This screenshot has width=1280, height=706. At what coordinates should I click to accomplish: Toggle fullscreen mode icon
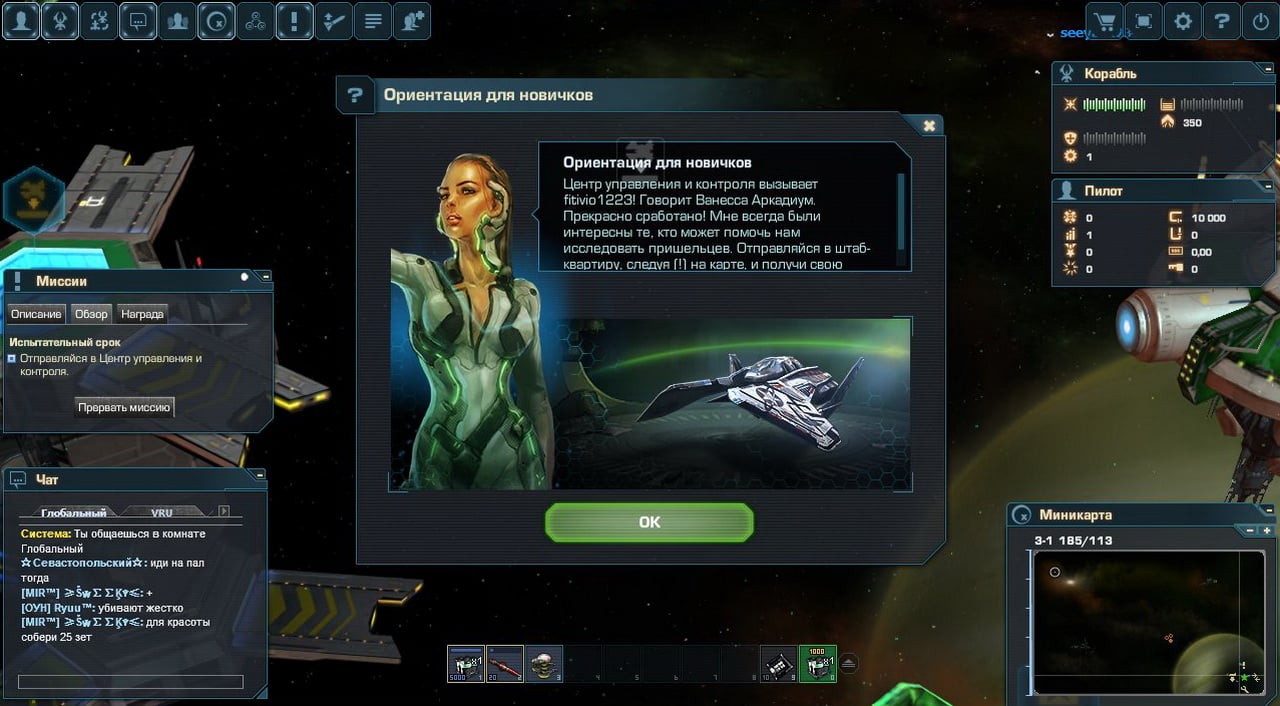point(1143,21)
